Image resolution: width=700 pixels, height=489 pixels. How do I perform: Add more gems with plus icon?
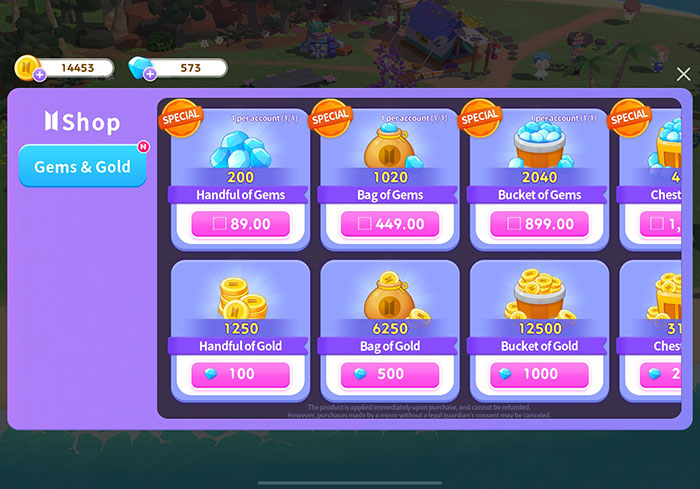[x=150, y=75]
